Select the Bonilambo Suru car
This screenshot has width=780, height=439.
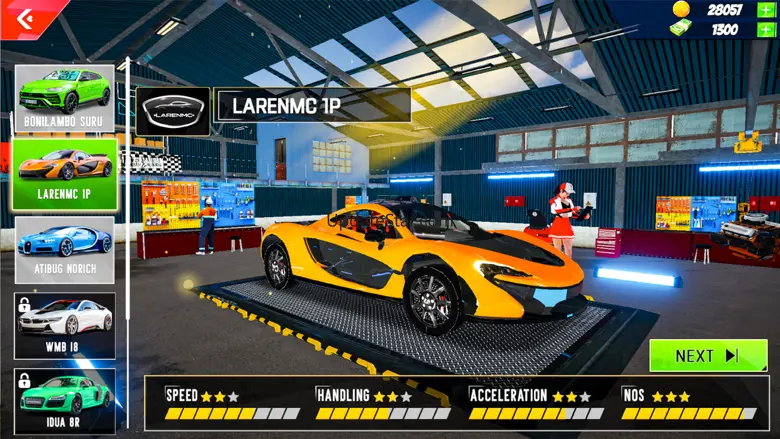tap(64, 98)
